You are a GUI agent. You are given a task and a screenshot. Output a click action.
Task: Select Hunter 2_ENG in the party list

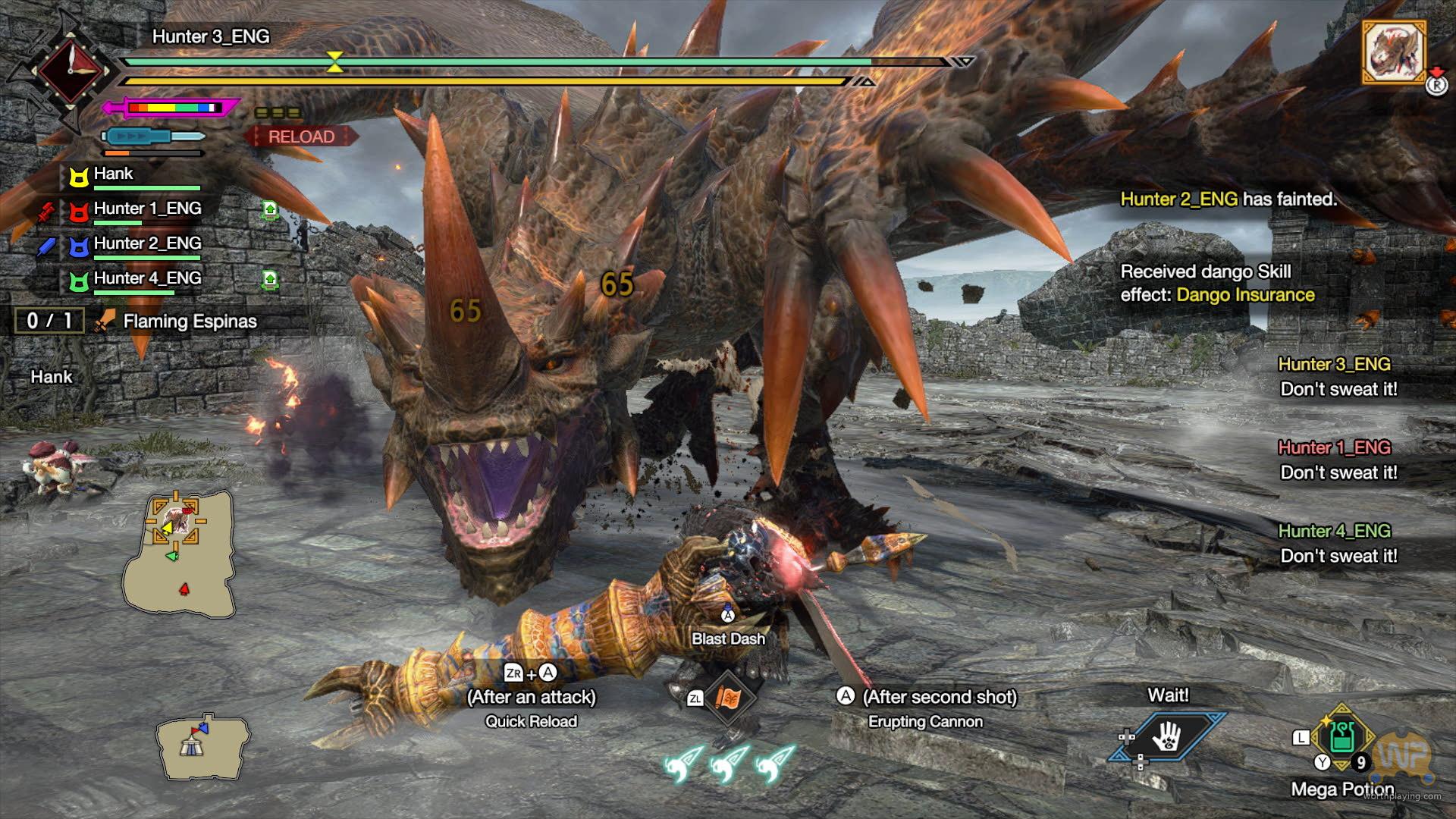tap(147, 243)
